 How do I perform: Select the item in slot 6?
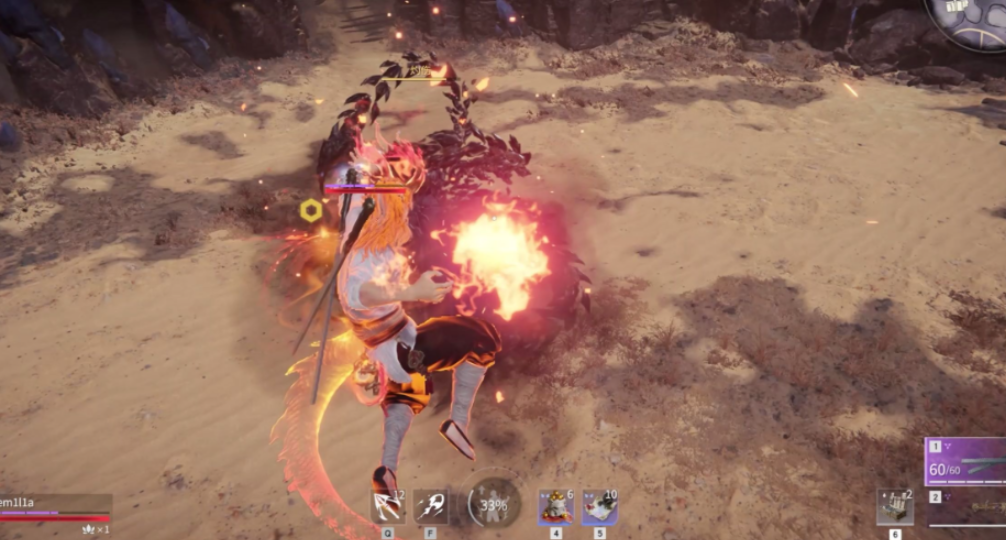[x=894, y=507]
